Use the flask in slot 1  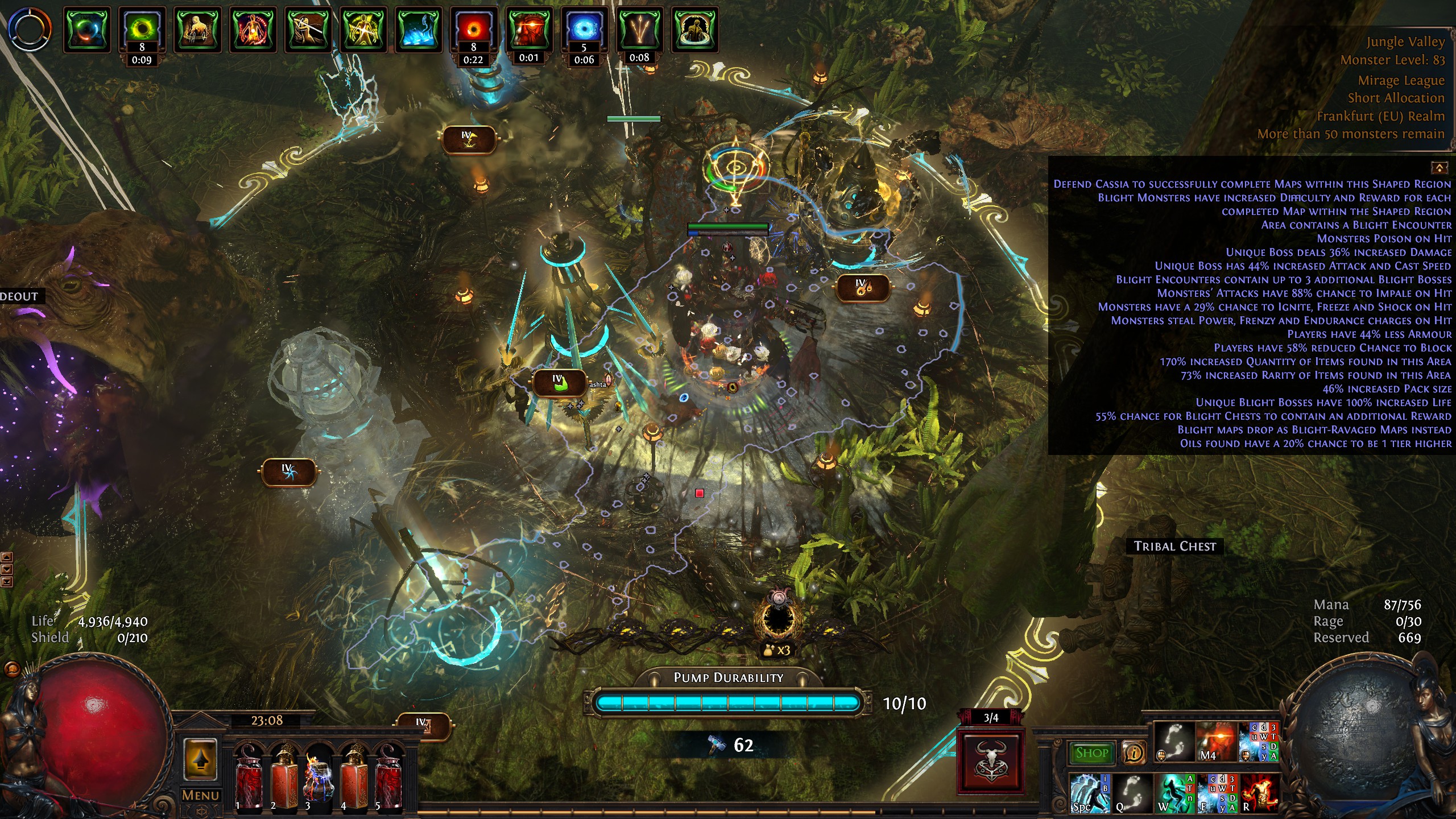point(249,776)
